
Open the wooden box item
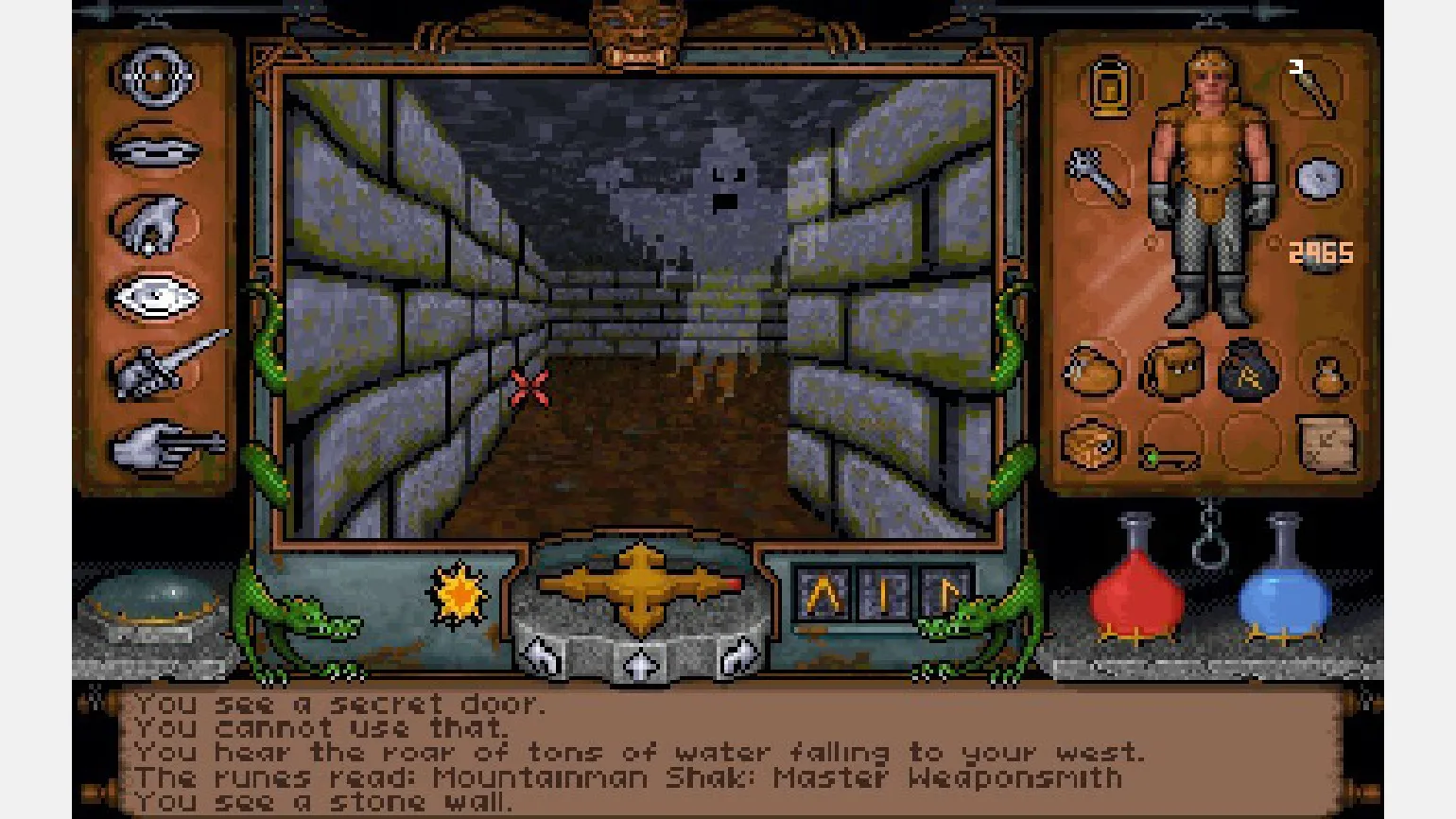click(x=1092, y=444)
